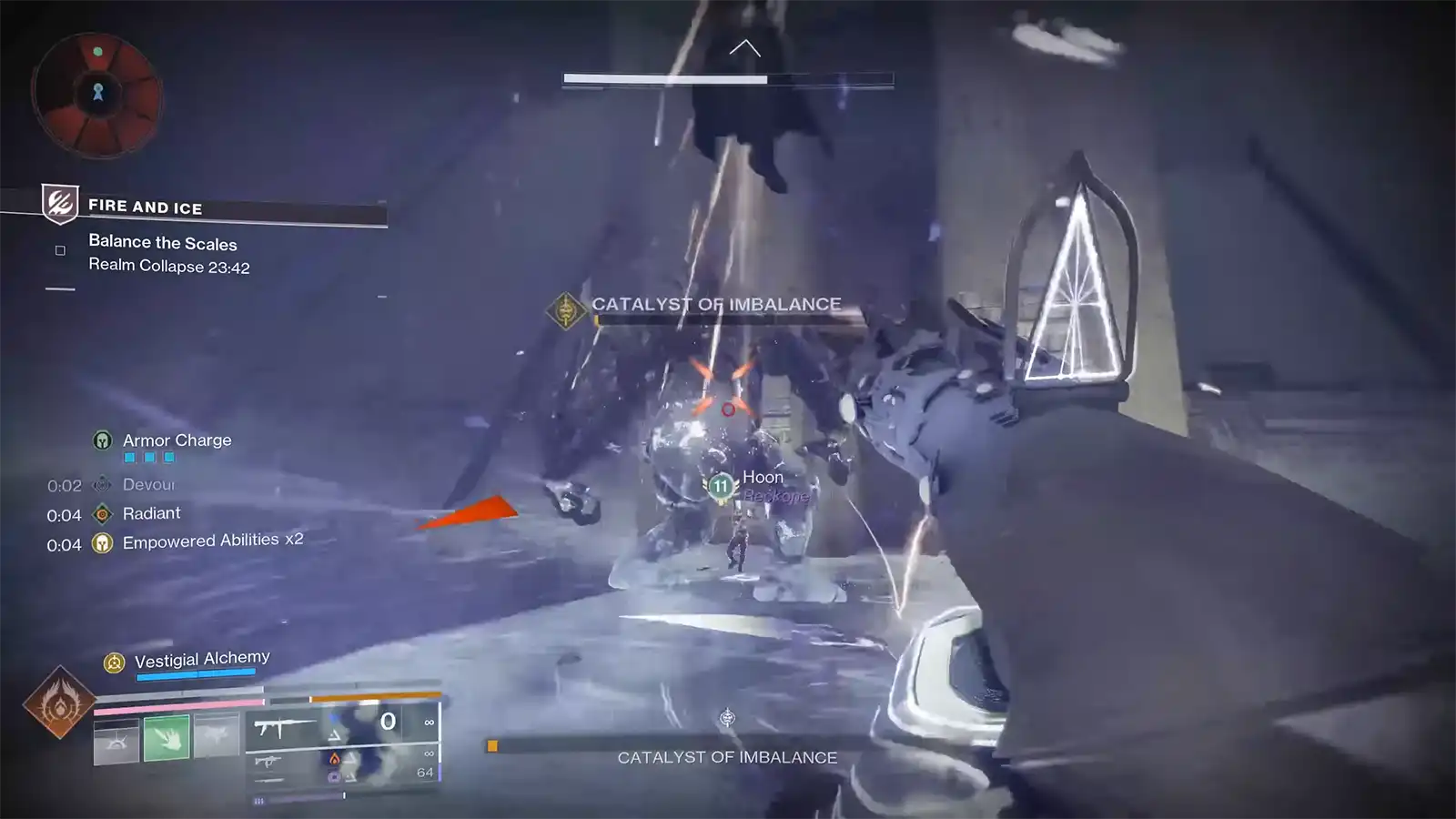Expand the grenade ability slot
The image size is (1456, 819).
click(x=217, y=737)
